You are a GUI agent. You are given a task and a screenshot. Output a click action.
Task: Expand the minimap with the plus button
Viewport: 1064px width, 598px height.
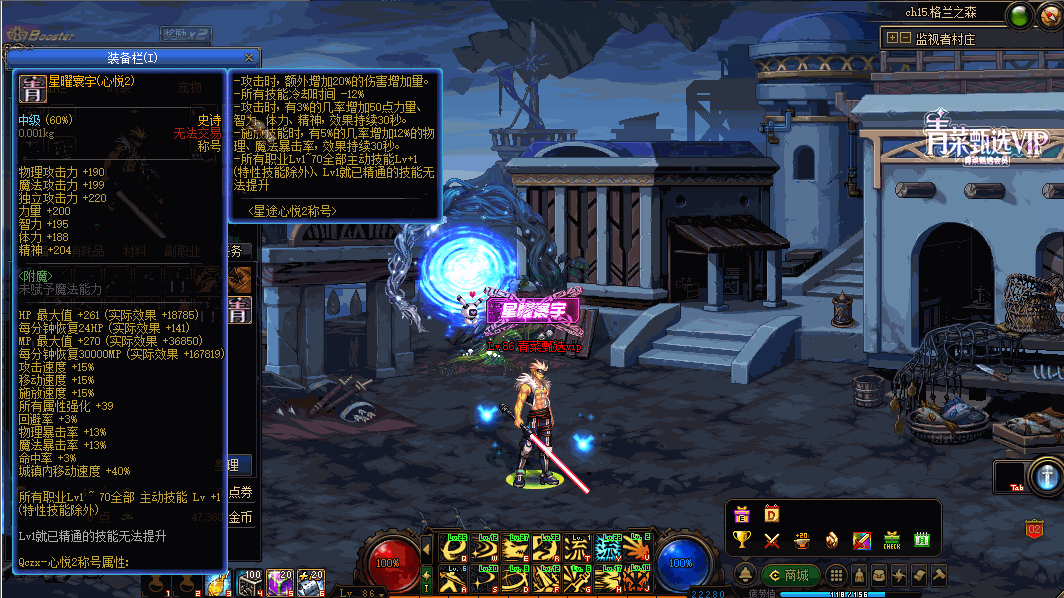[891, 38]
